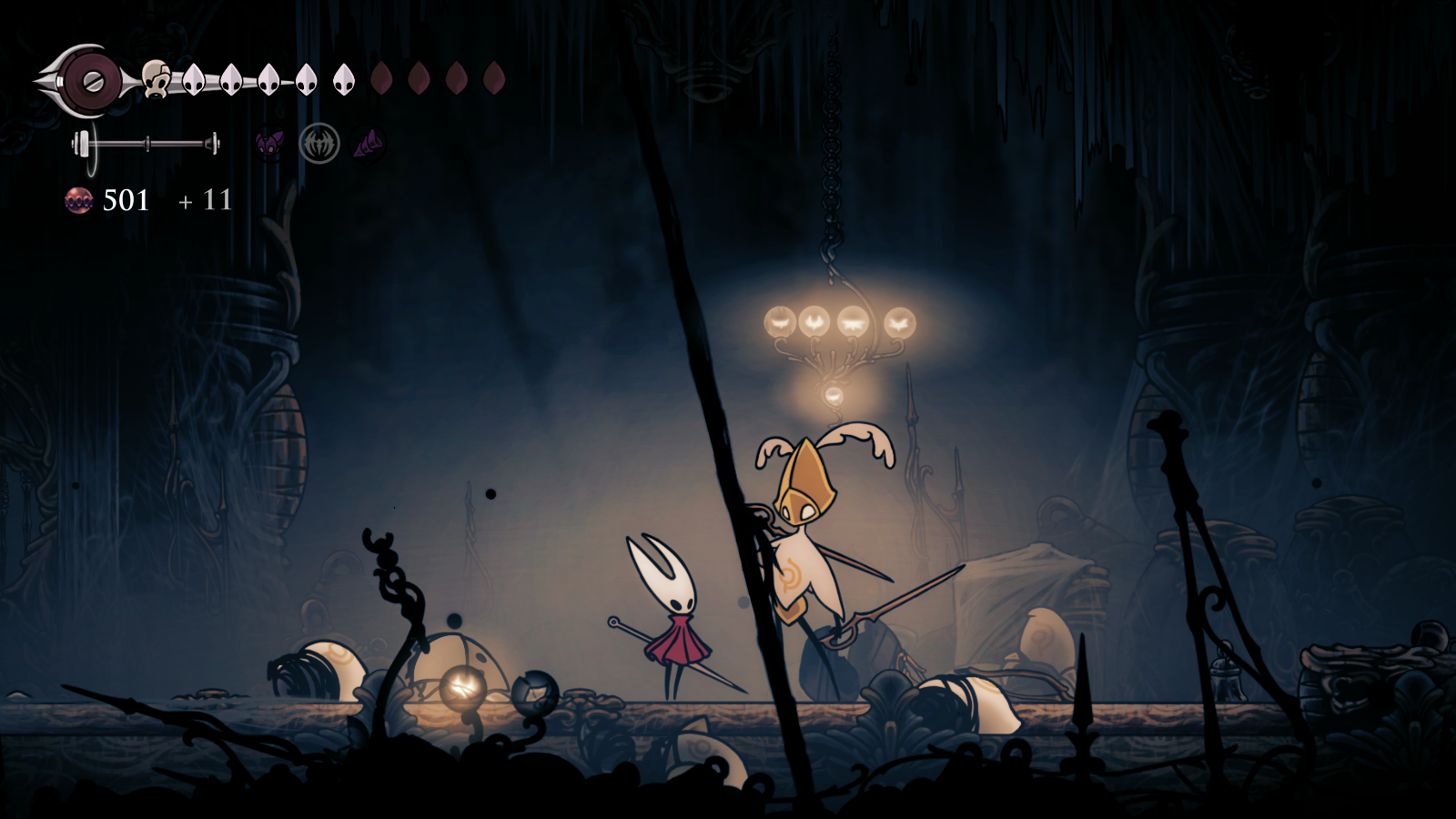
Task: Select the purple beetle tool icon
Action: [x=269, y=144]
